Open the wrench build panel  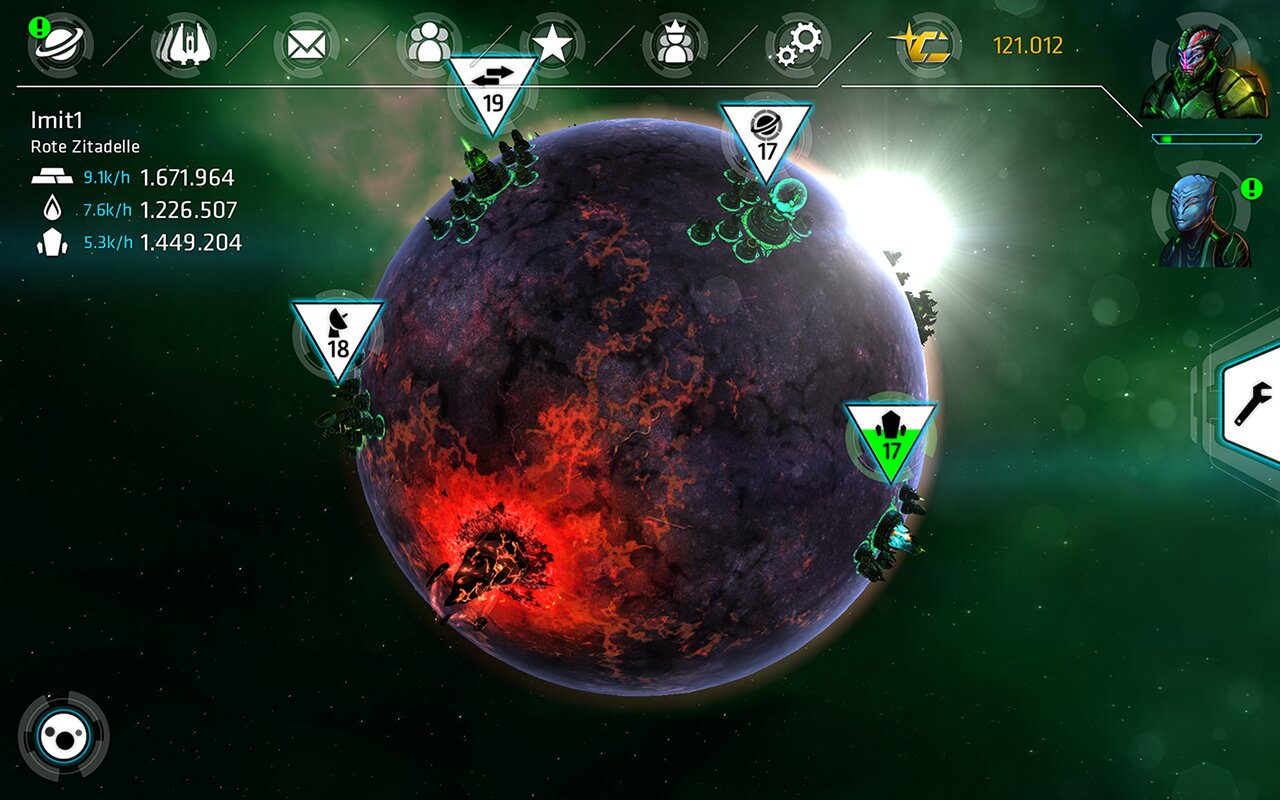tap(1252, 402)
